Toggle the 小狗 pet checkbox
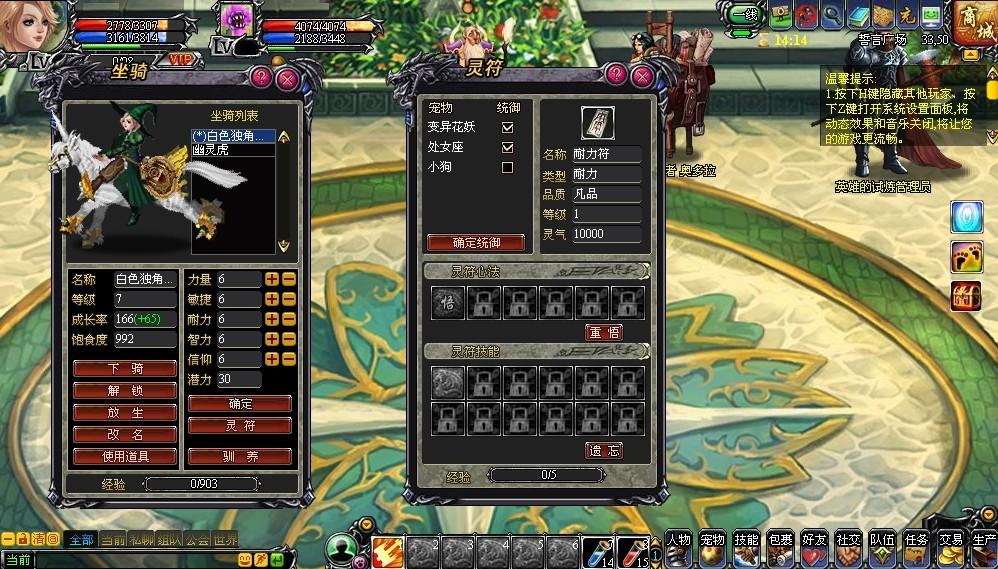Screen dimensions: 998x569 tap(507, 167)
